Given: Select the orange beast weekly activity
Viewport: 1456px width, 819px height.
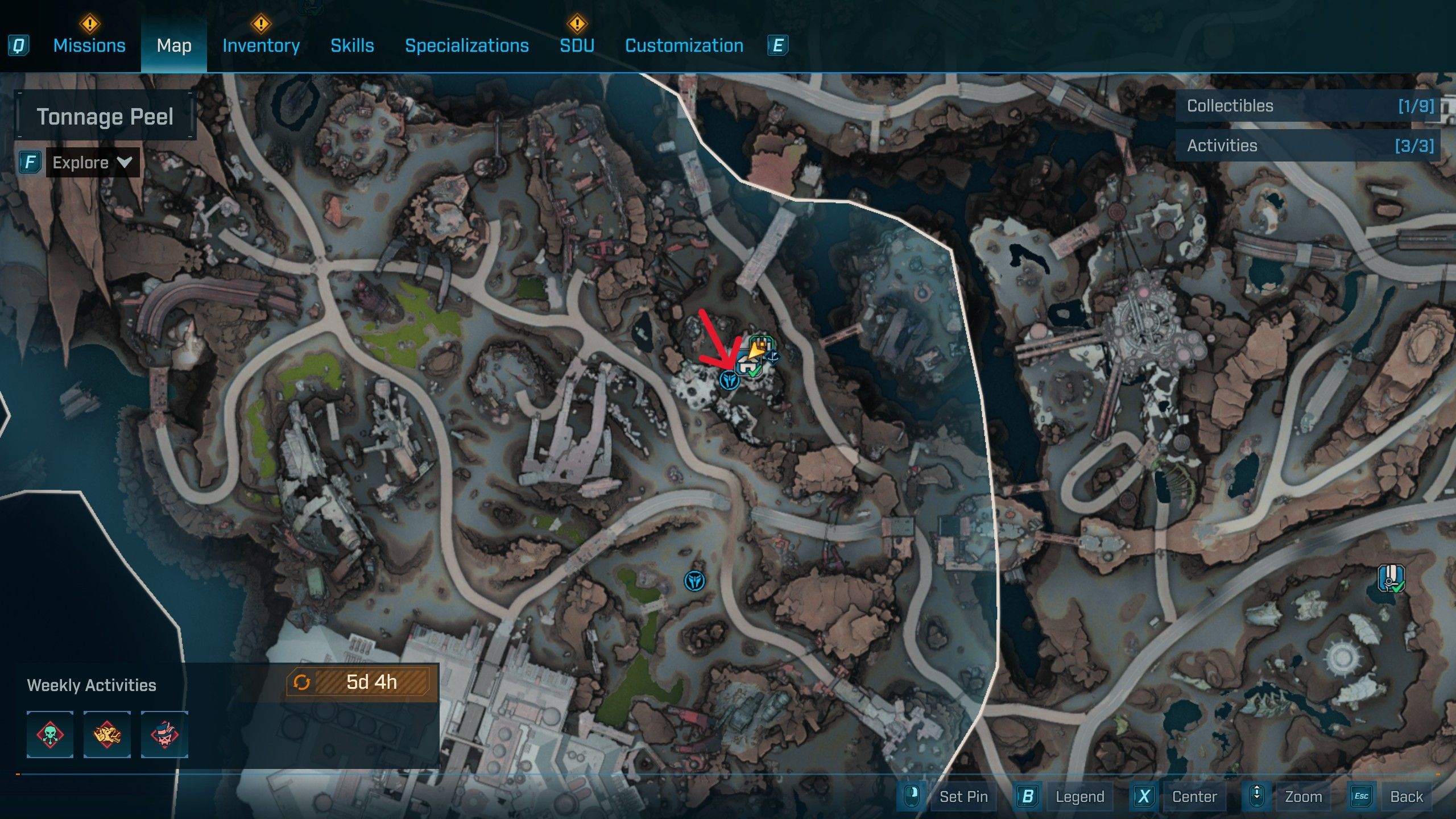Looking at the screenshot, I should 107,734.
